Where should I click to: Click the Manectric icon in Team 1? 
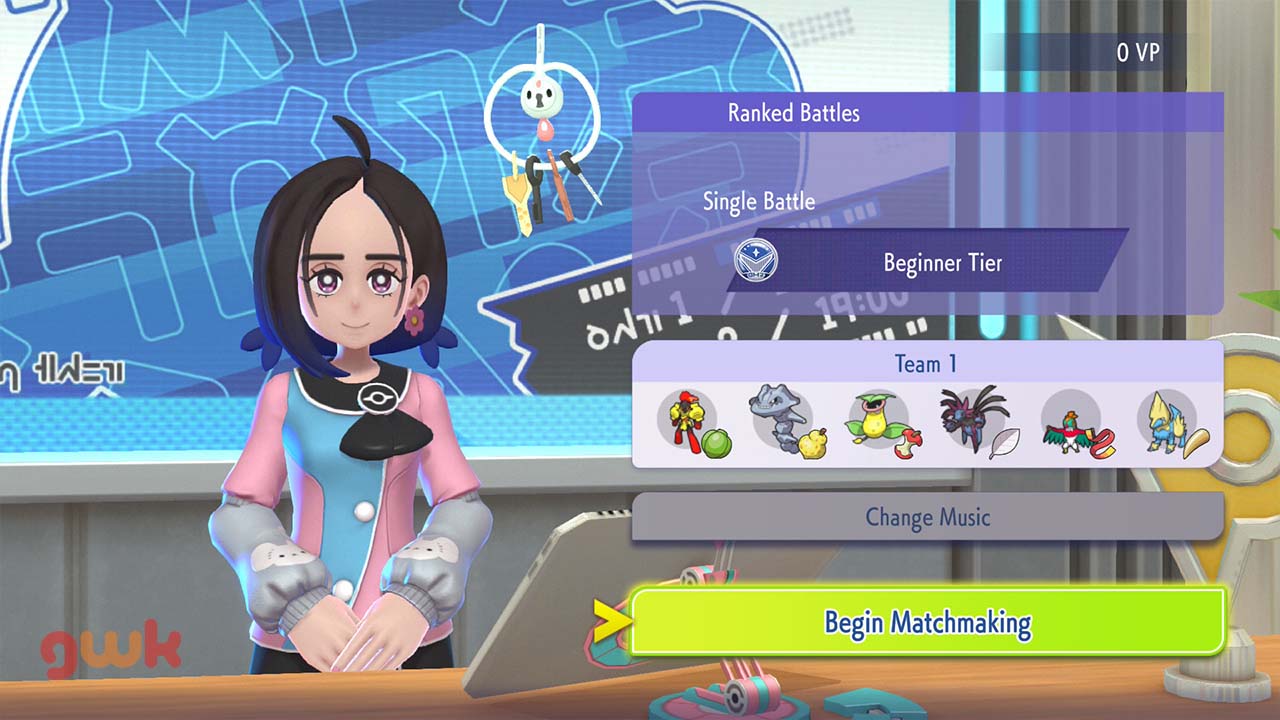[1166, 423]
